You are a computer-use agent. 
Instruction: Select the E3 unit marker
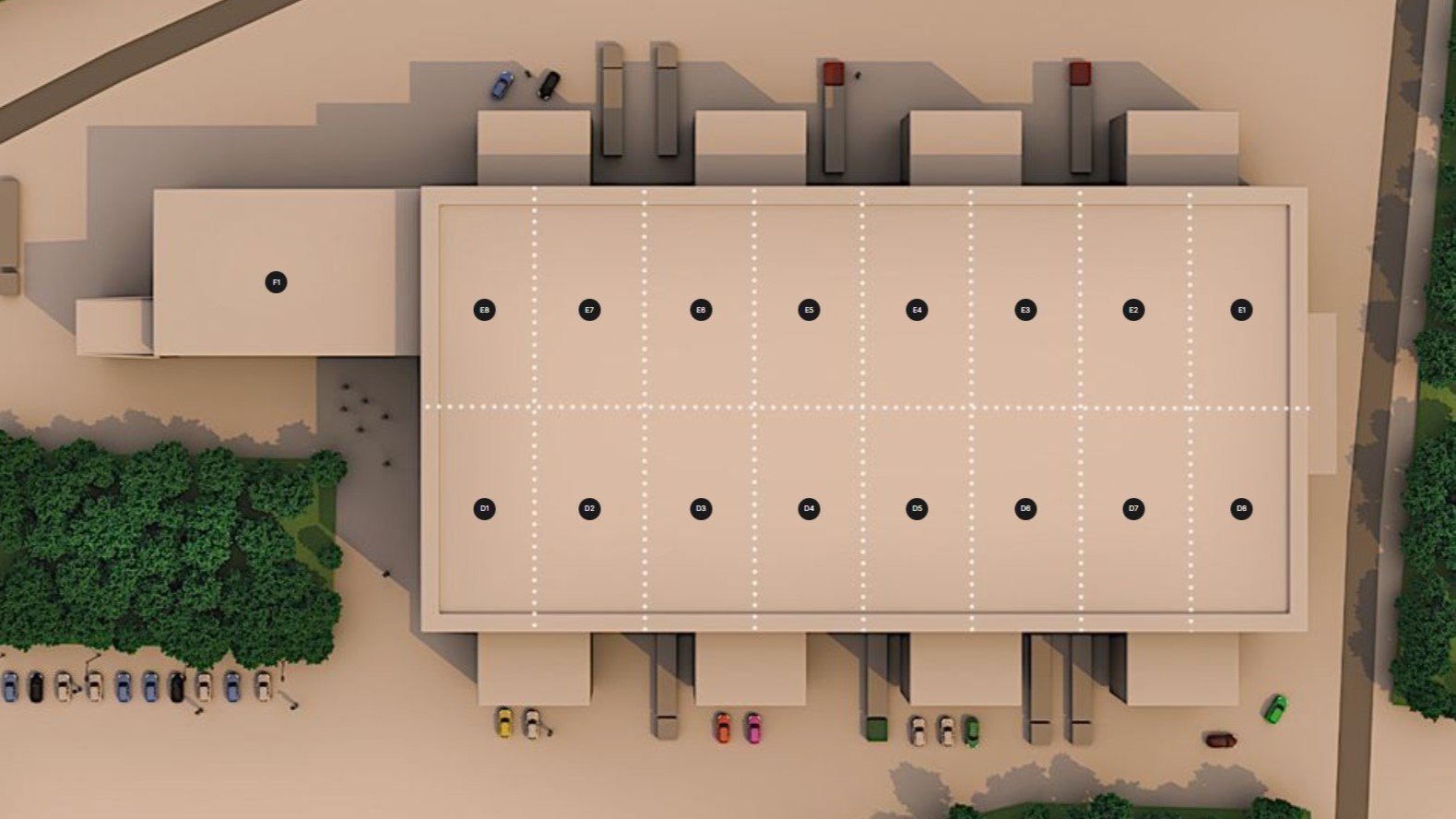pyautogui.click(x=1025, y=310)
